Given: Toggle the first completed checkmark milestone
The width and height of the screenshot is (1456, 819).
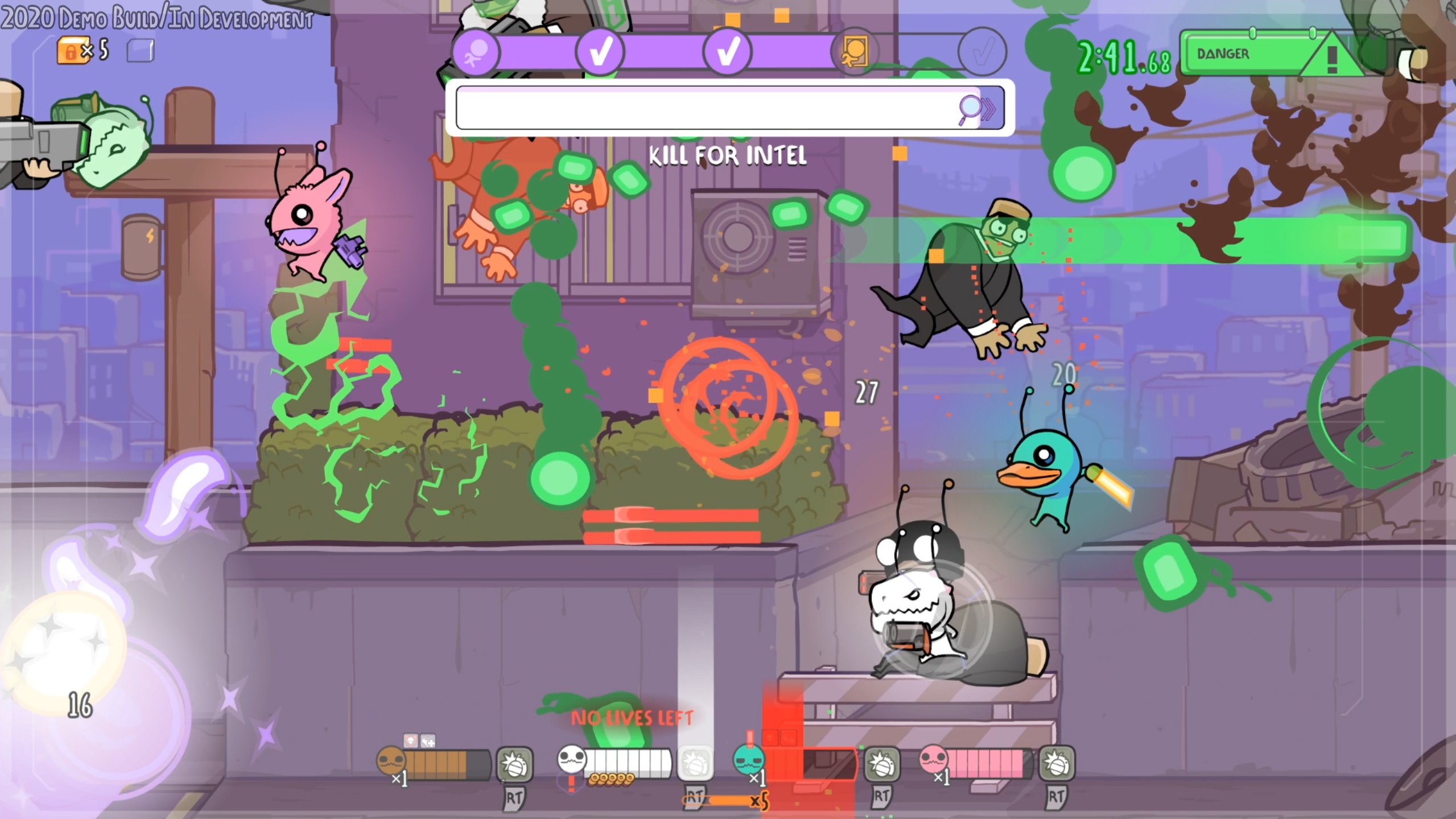Looking at the screenshot, I should point(599,53).
